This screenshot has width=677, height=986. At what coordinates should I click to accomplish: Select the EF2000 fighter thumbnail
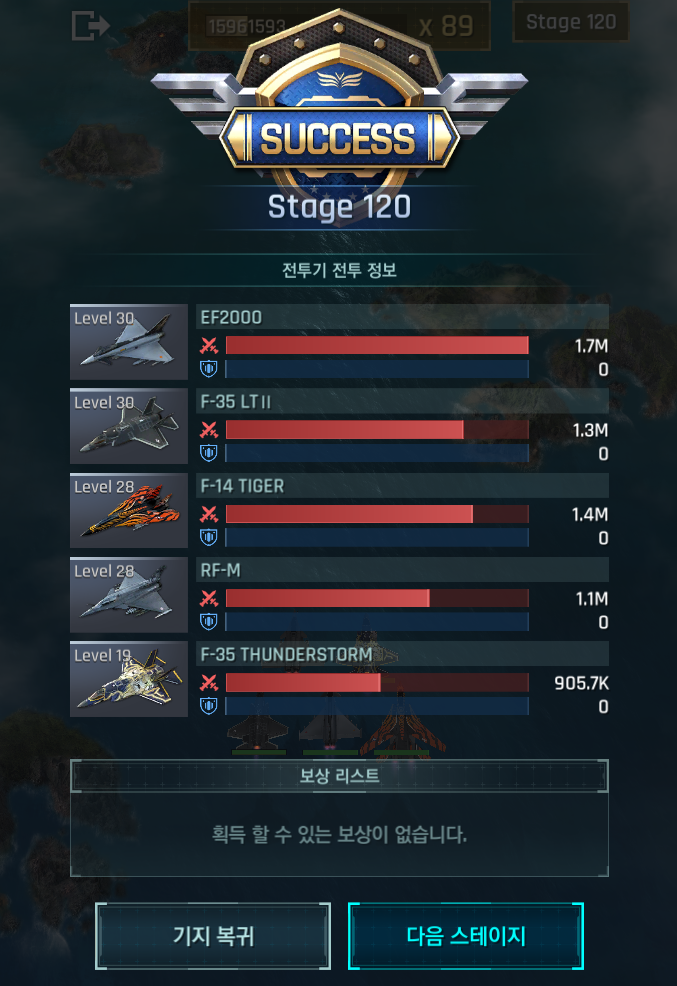129,342
